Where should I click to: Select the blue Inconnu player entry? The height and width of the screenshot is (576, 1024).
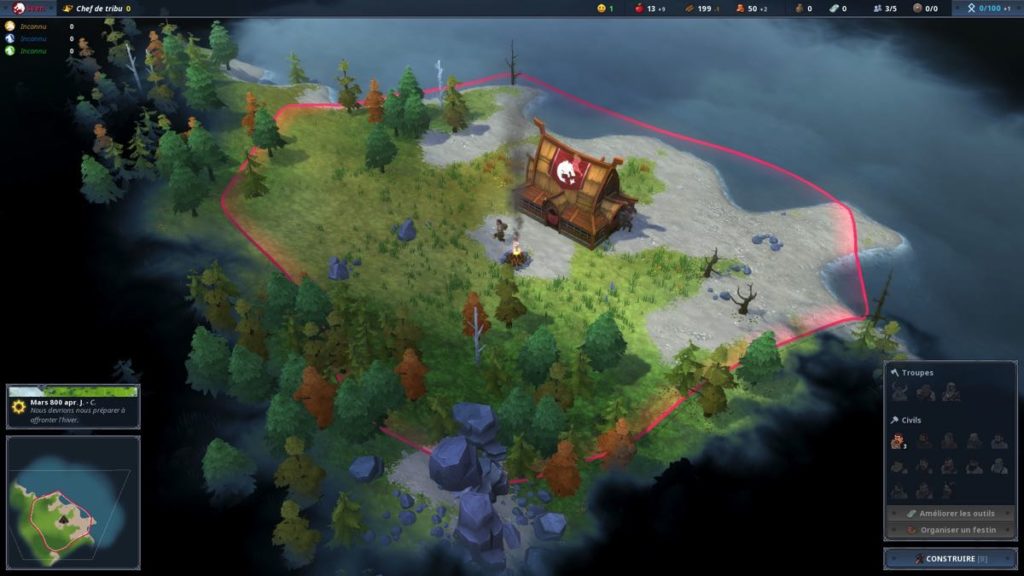tap(28, 39)
